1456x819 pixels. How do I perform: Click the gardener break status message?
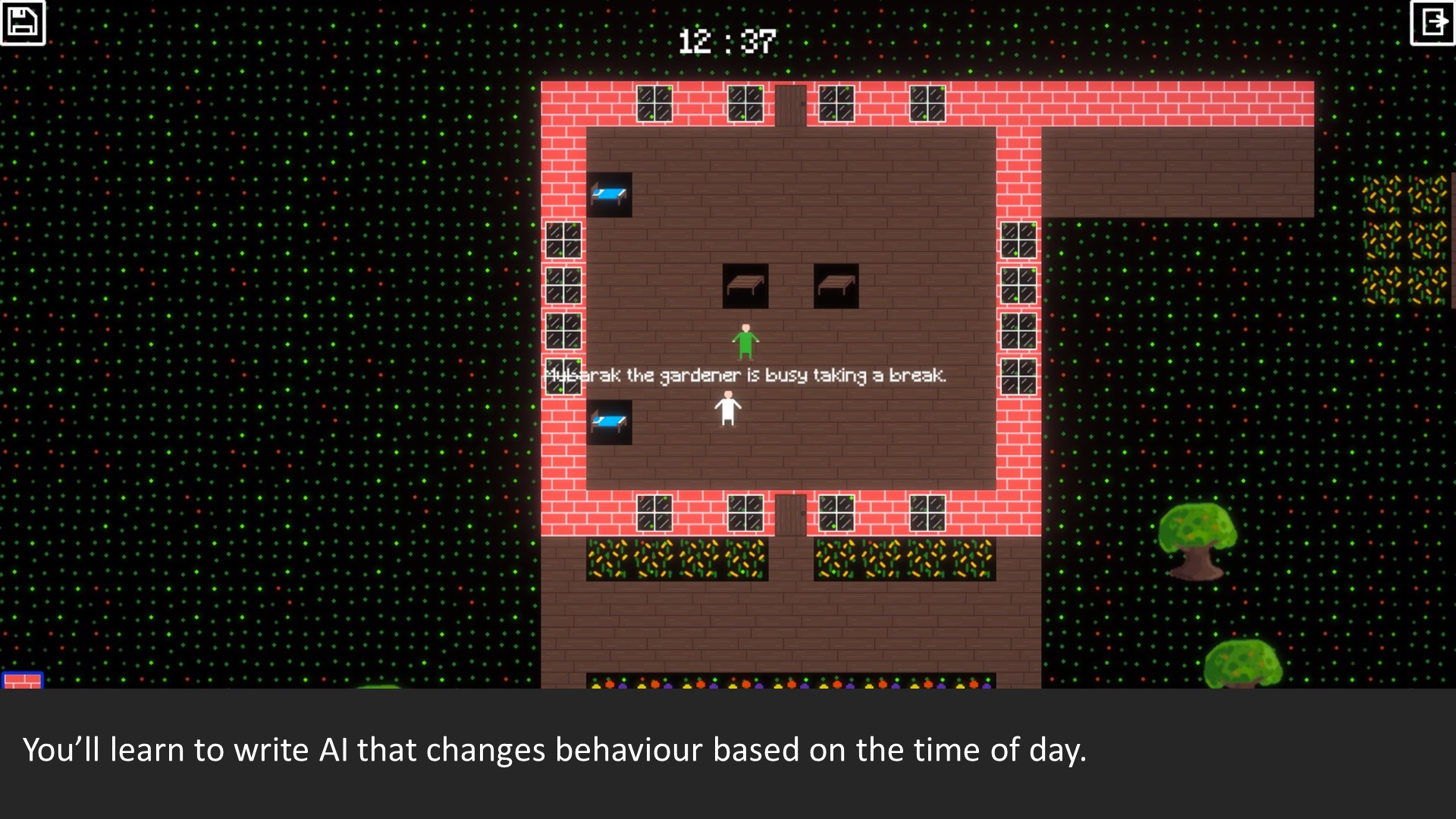(x=747, y=373)
